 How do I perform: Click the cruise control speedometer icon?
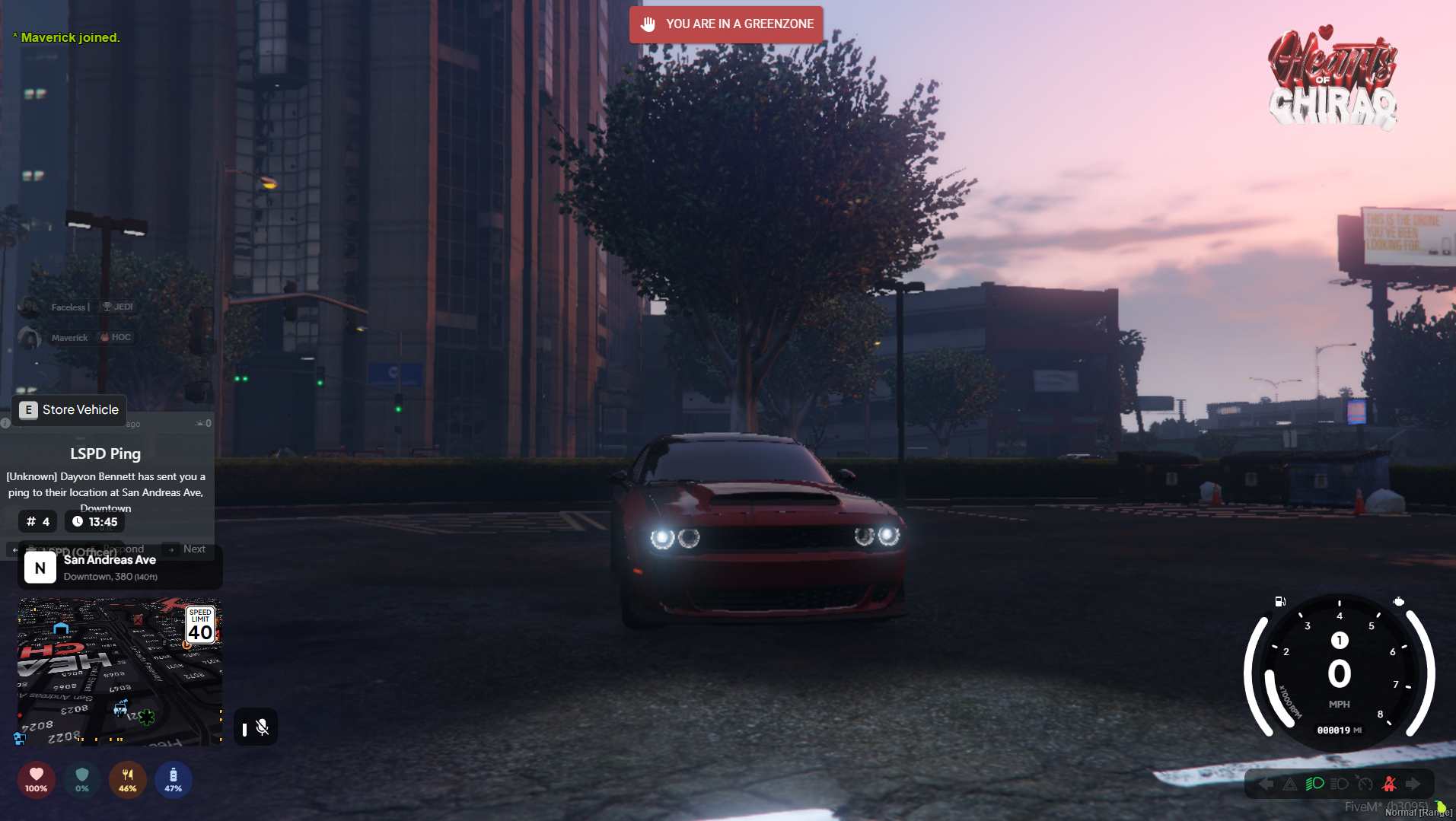pyautogui.click(x=1364, y=784)
